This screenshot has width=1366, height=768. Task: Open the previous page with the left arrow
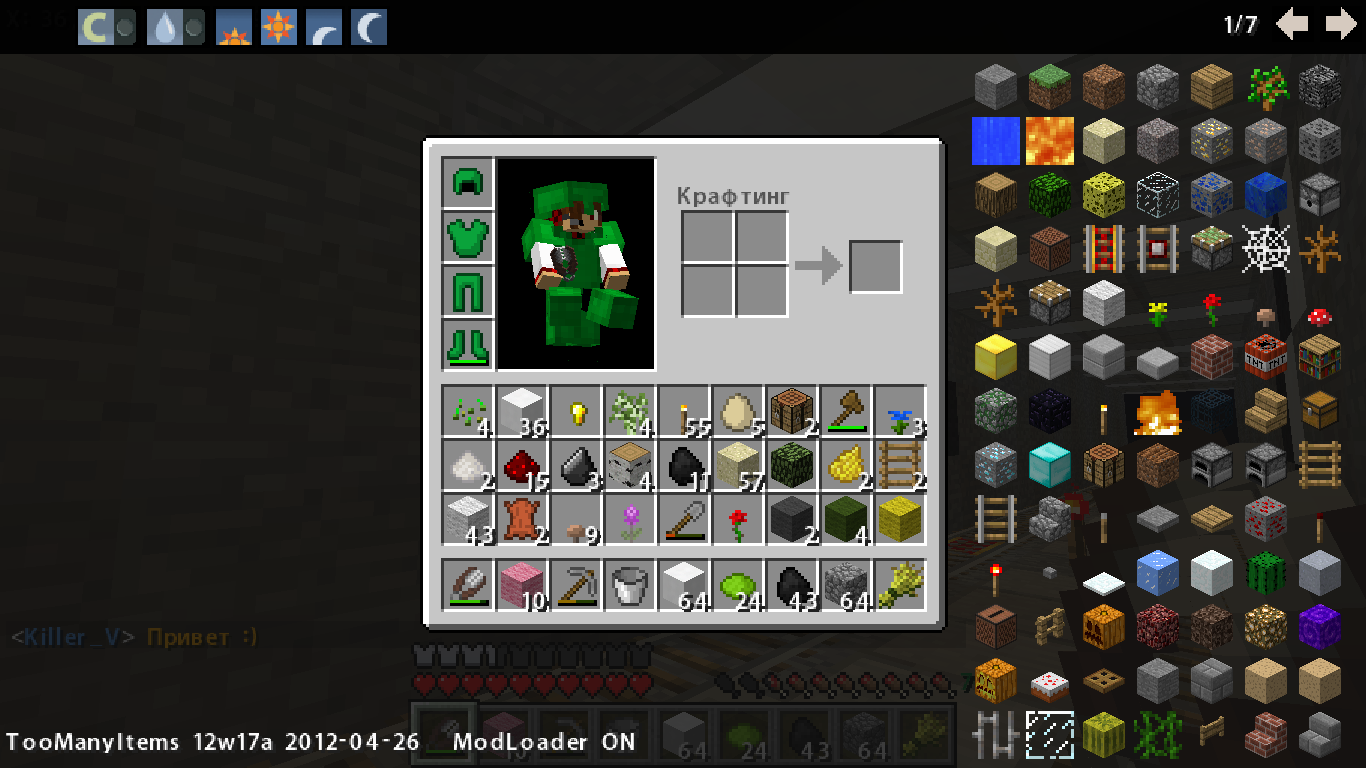pos(1293,25)
